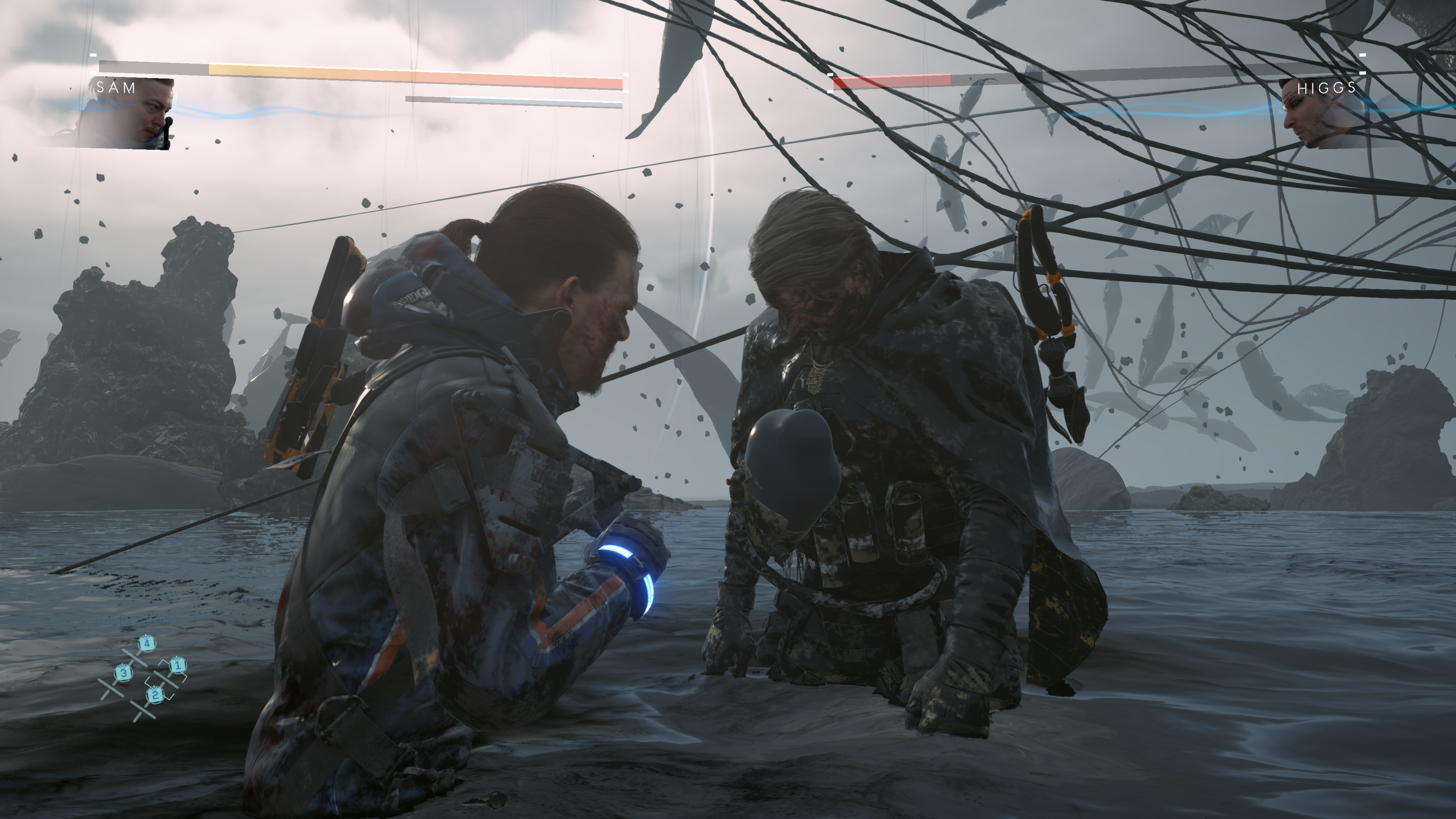This screenshot has width=1456, height=819.
Task: Select the hexagon icon numbered 2
Action: click(155, 695)
